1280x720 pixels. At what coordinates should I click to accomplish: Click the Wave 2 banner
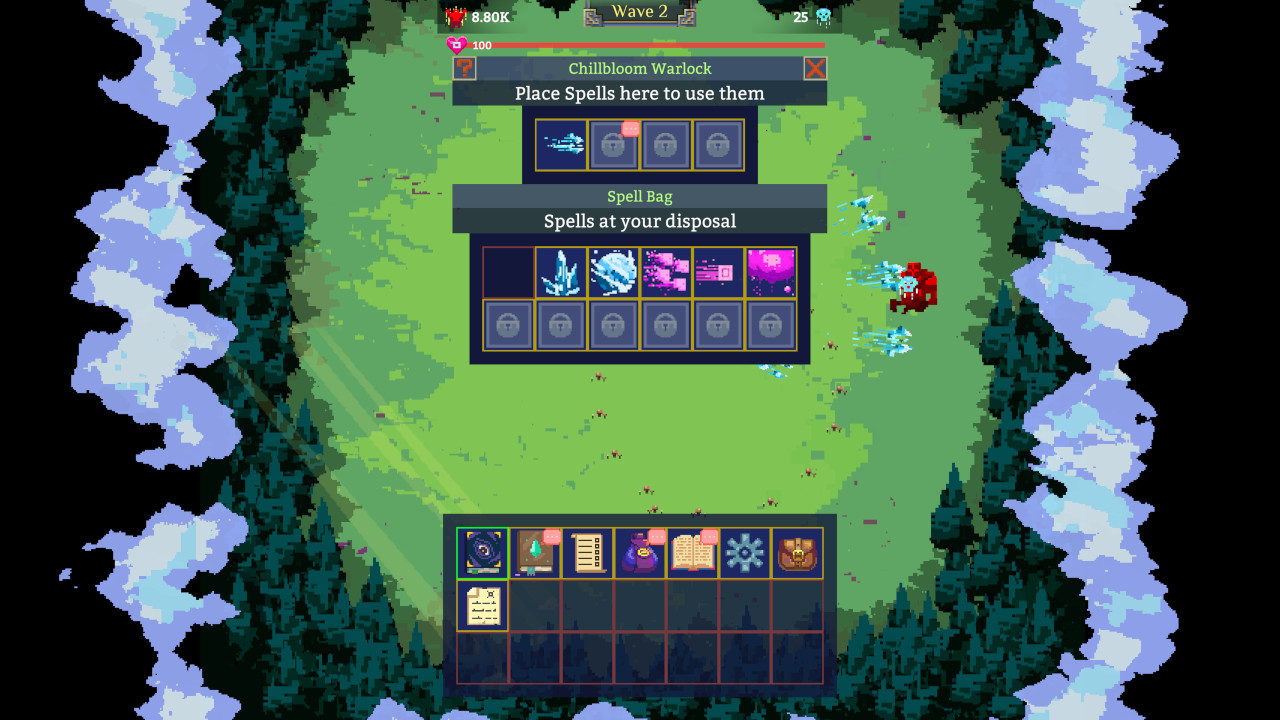pos(640,12)
